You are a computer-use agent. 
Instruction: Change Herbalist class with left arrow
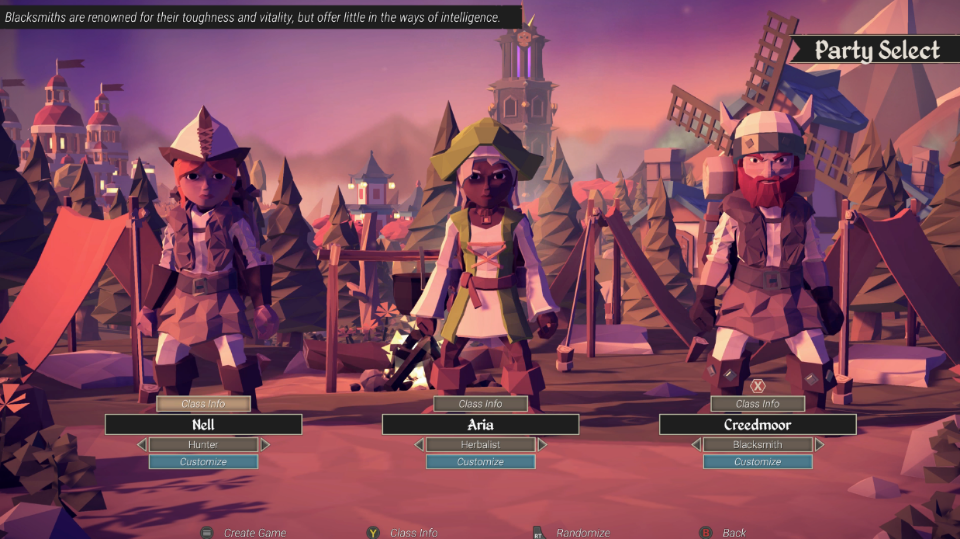click(419, 444)
